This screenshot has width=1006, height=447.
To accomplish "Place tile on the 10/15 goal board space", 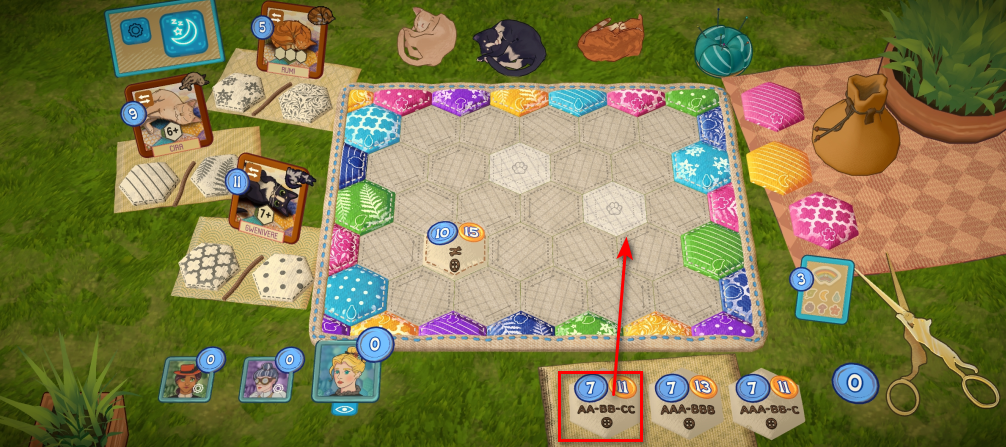I will click(x=455, y=246).
